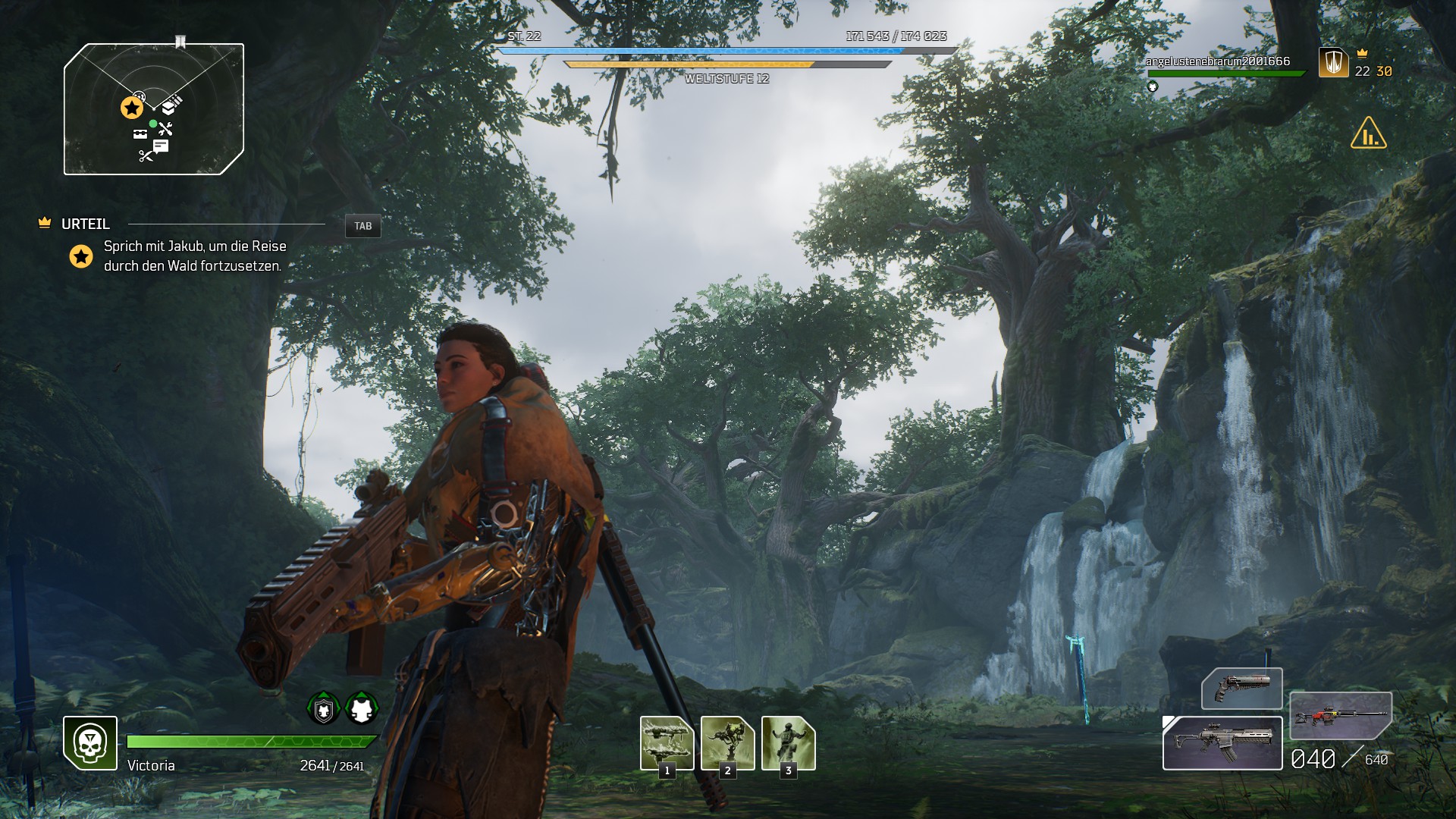Click the right green armor buff icon

tap(362, 709)
